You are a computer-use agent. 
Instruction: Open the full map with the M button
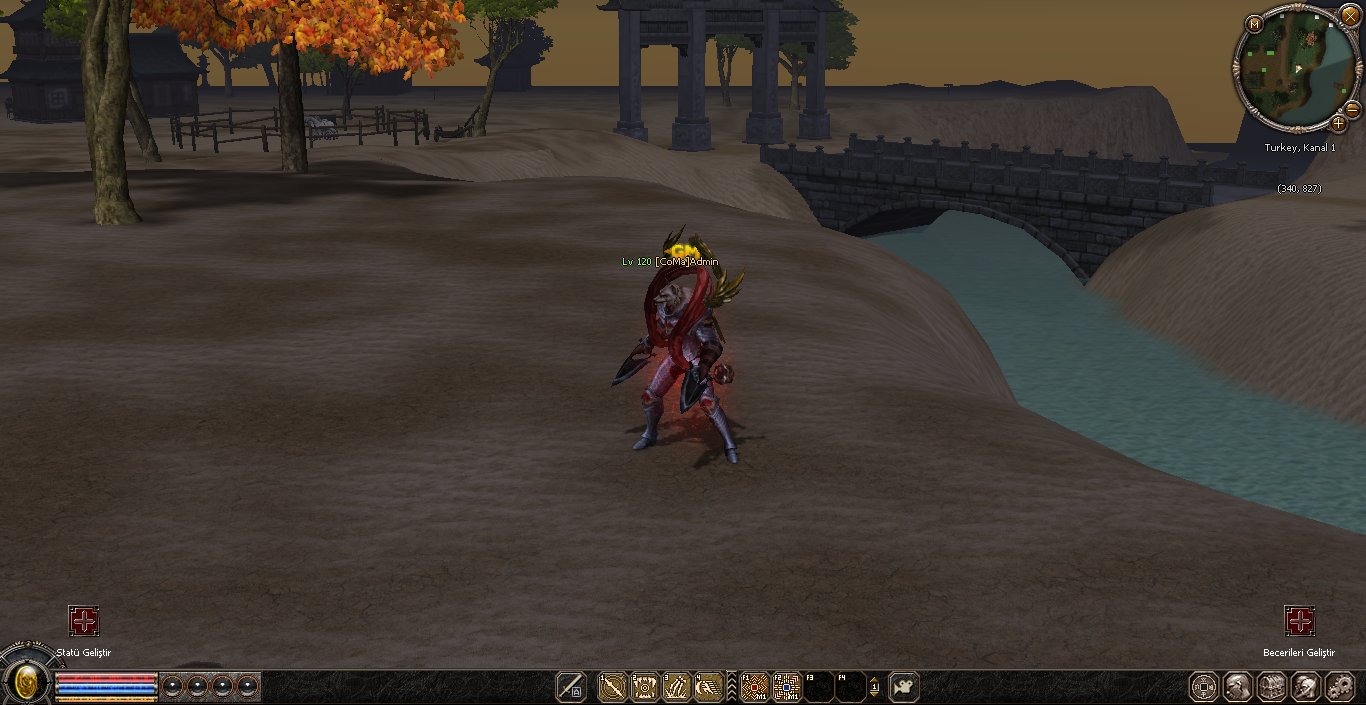(x=1254, y=24)
